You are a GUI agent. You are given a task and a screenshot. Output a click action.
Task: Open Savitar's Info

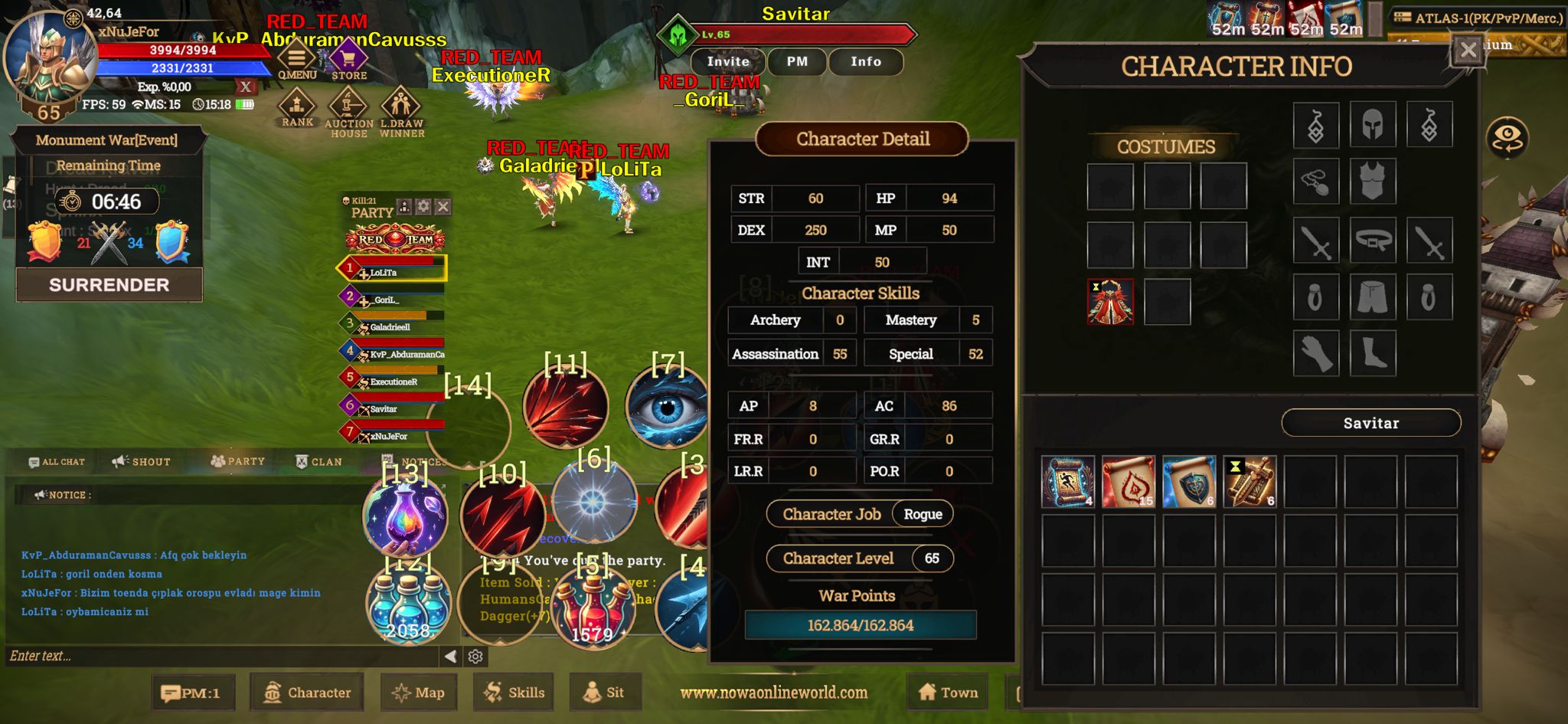click(x=866, y=61)
